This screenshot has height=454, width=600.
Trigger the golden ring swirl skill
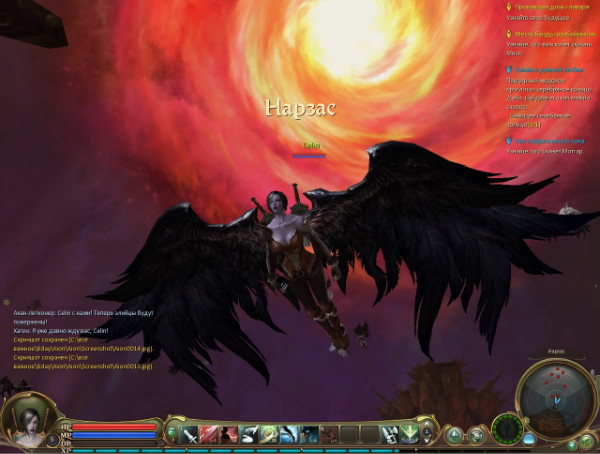[x=268, y=434]
